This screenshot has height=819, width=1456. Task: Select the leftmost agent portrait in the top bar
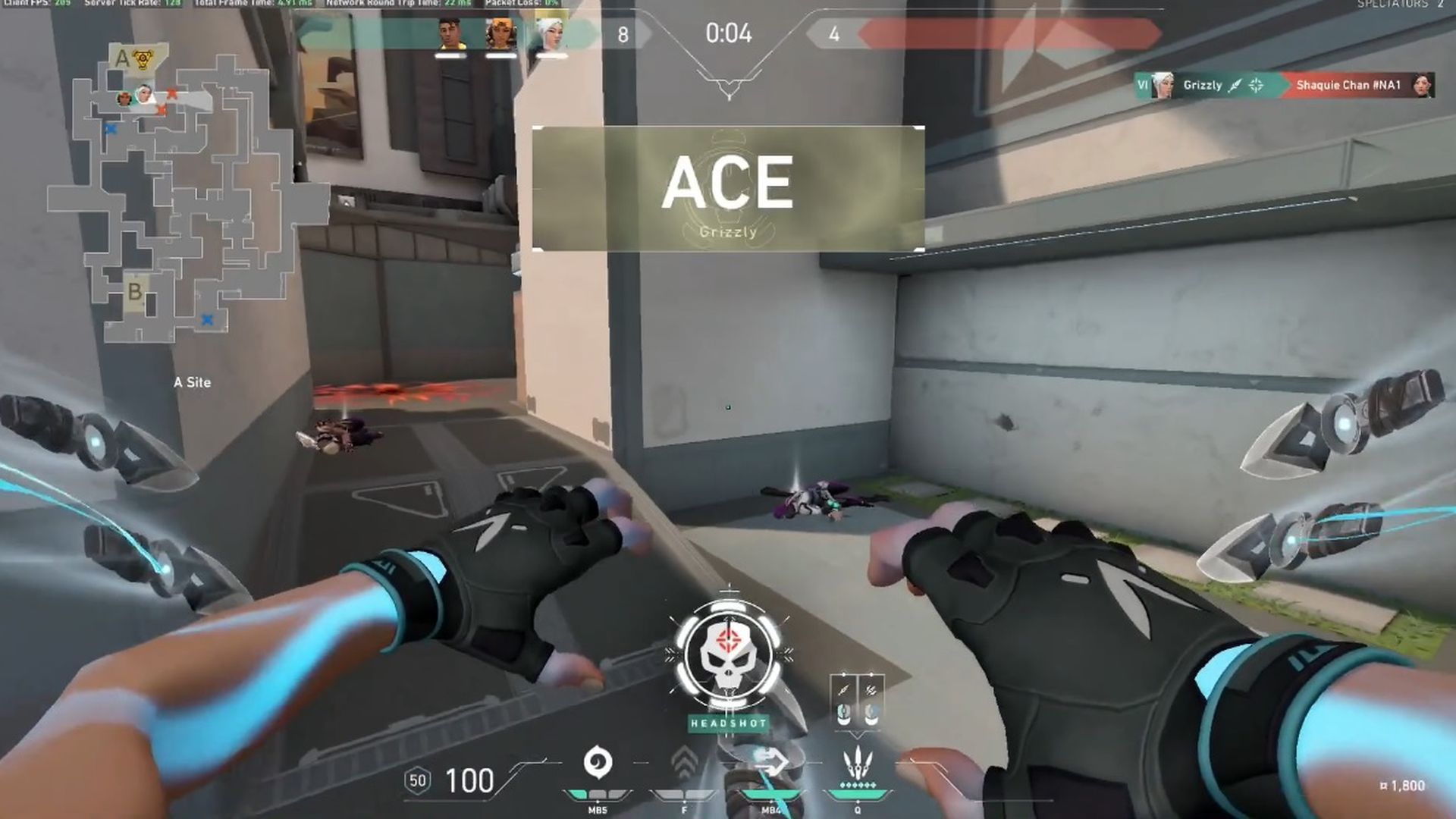450,33
